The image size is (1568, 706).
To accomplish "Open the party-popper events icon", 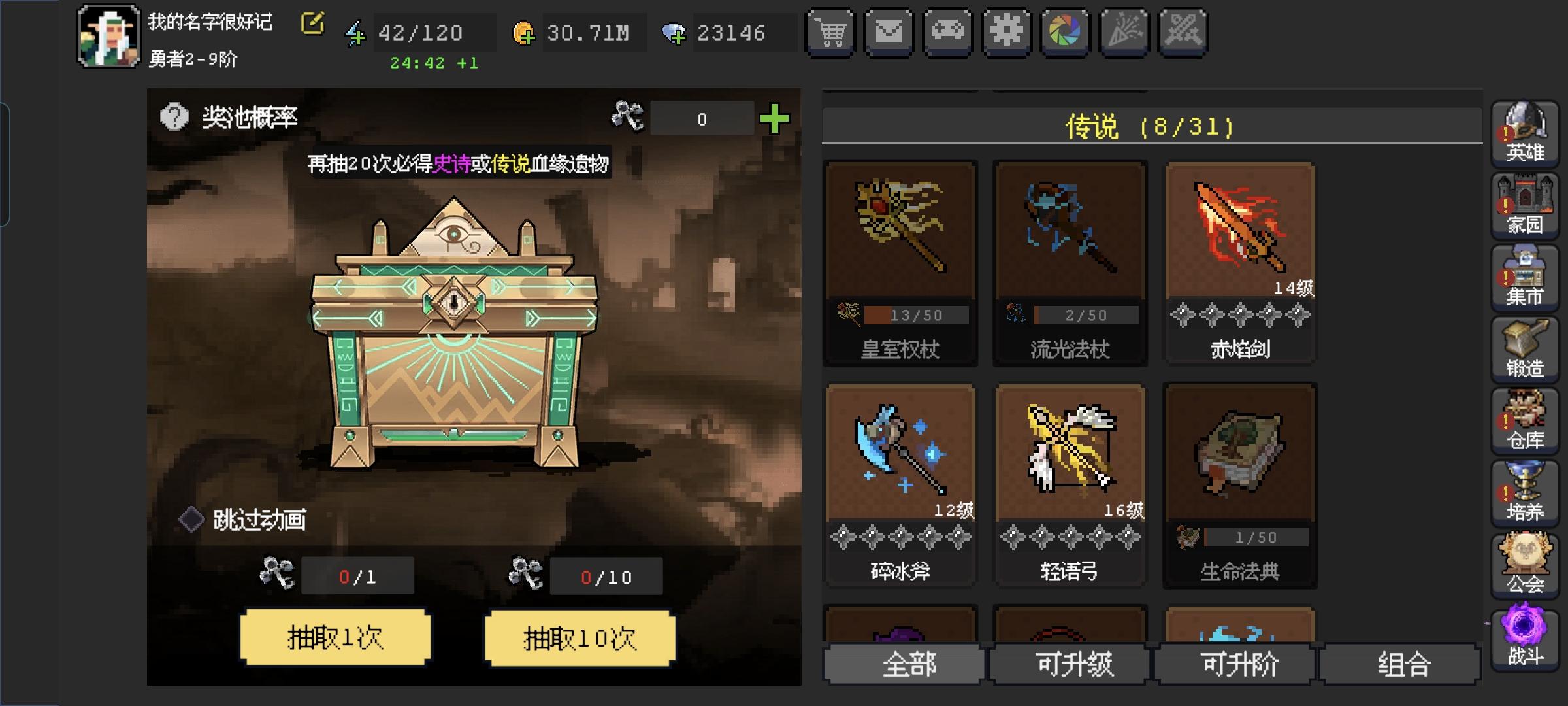I will click(x=1124, y=31).
